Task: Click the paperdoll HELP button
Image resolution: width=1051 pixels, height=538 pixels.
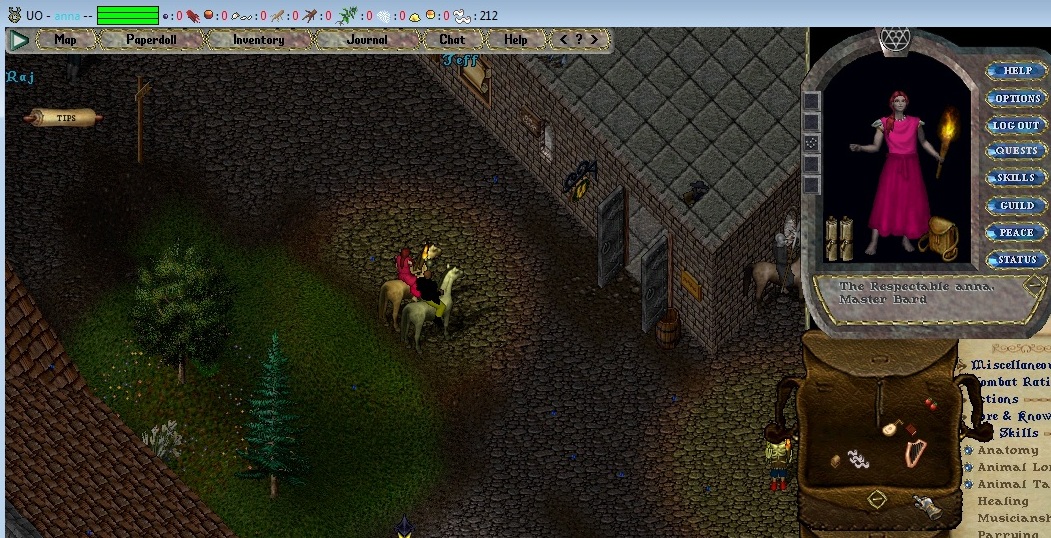Action: [x=1017, y=71]
